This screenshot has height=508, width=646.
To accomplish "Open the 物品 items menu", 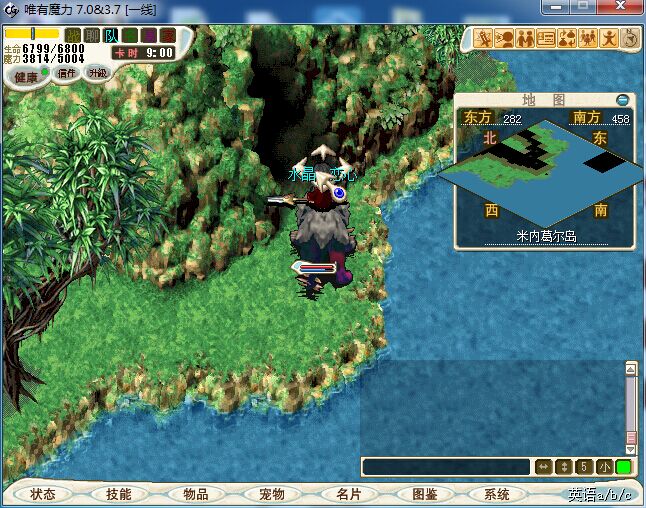I will tap(195, 494).
